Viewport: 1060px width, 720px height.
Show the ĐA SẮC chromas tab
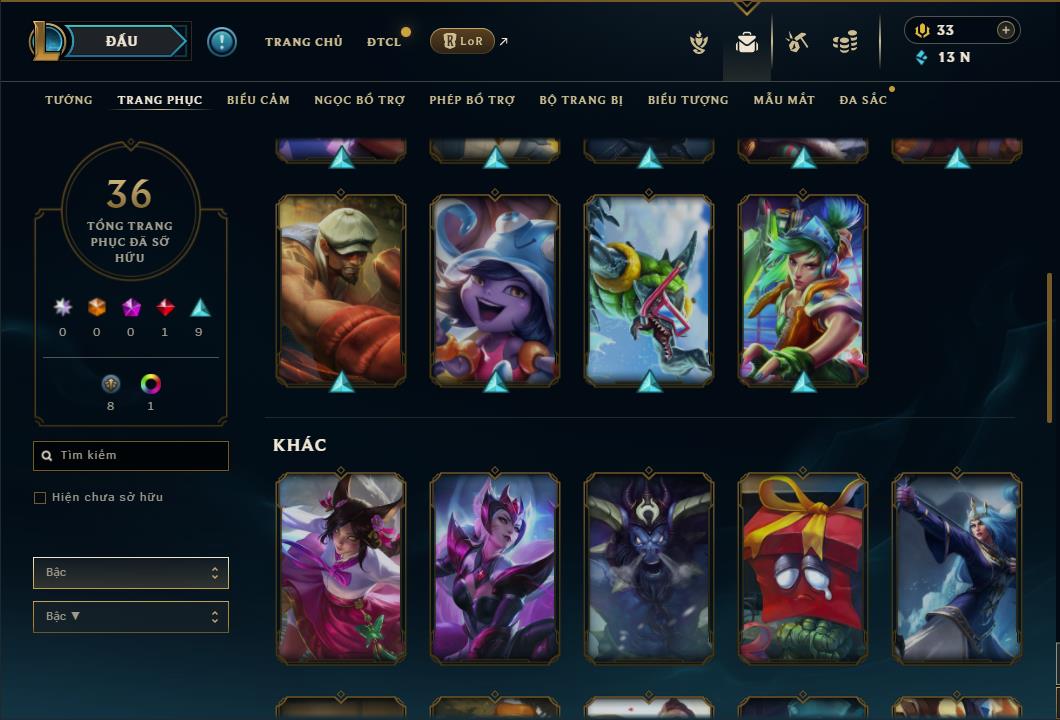pyautogui.click(x=863, y=100)
